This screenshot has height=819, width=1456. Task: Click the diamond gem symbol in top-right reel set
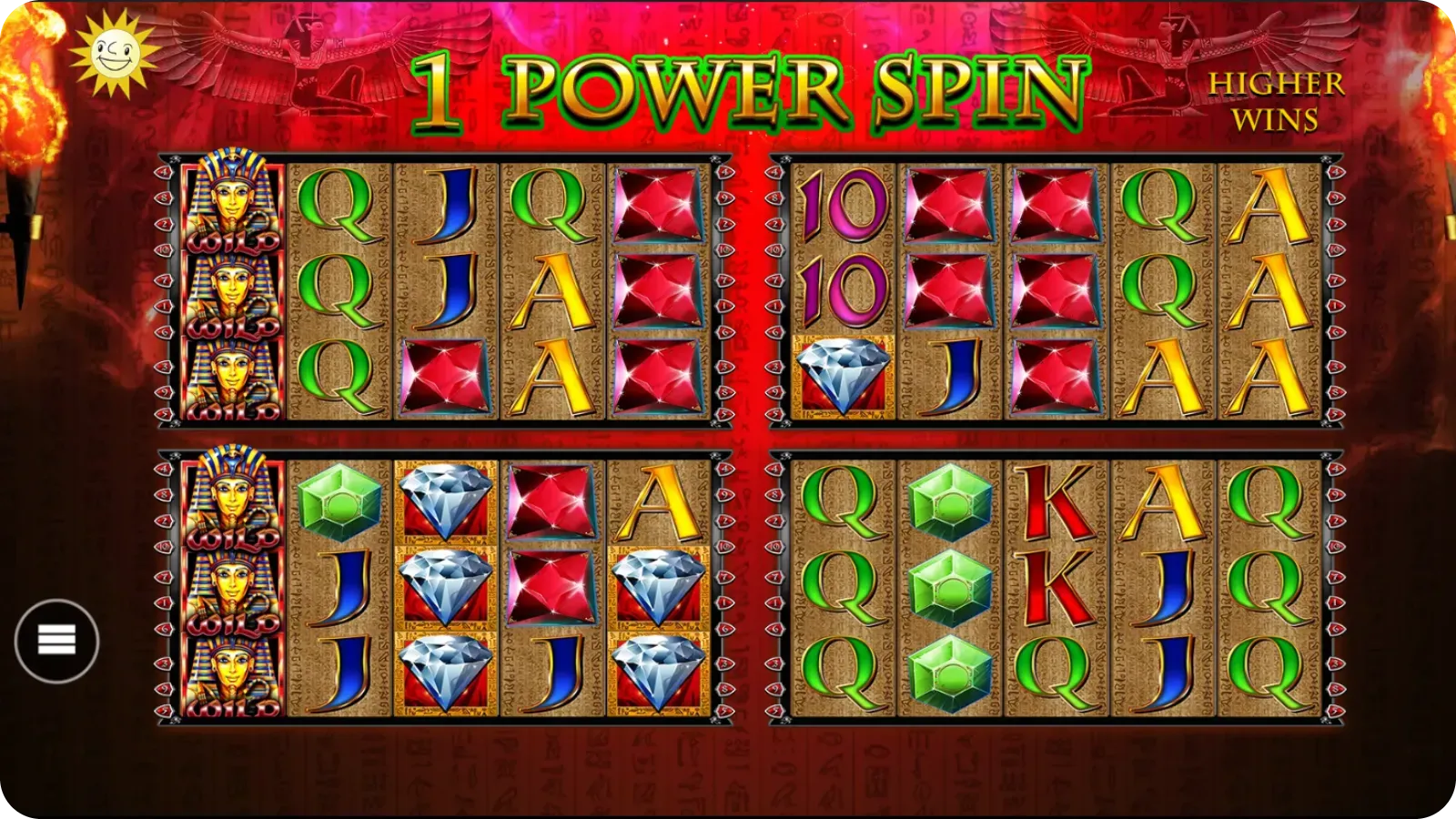pos(841,373)
